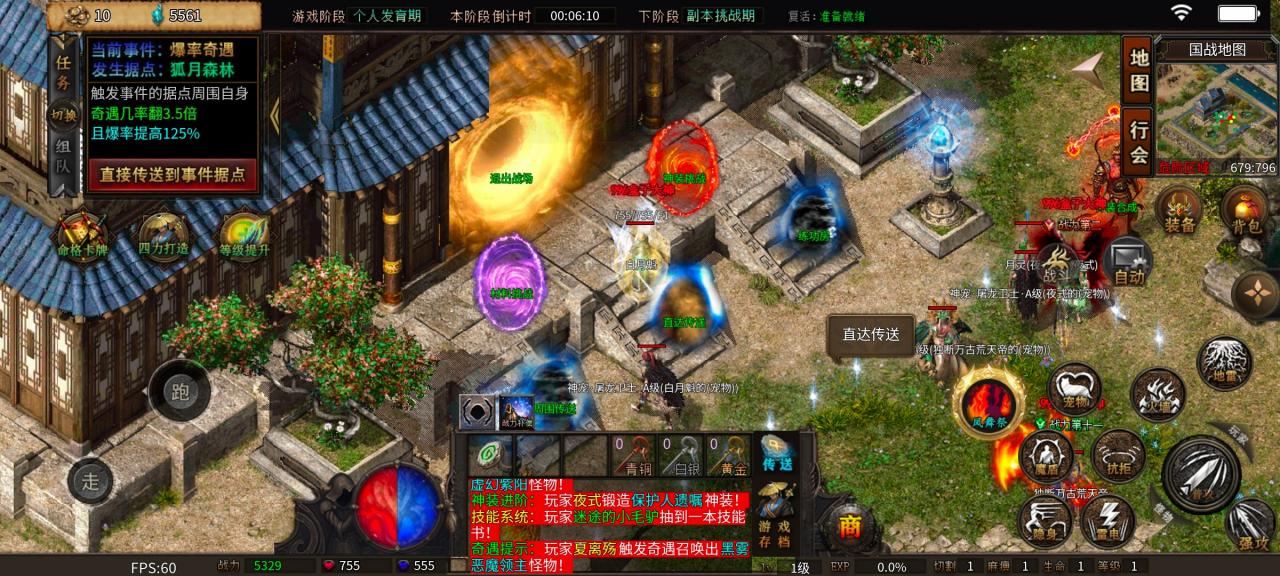Open the 背包 backpack
1280x576 pixels.
coord(1243,211)
